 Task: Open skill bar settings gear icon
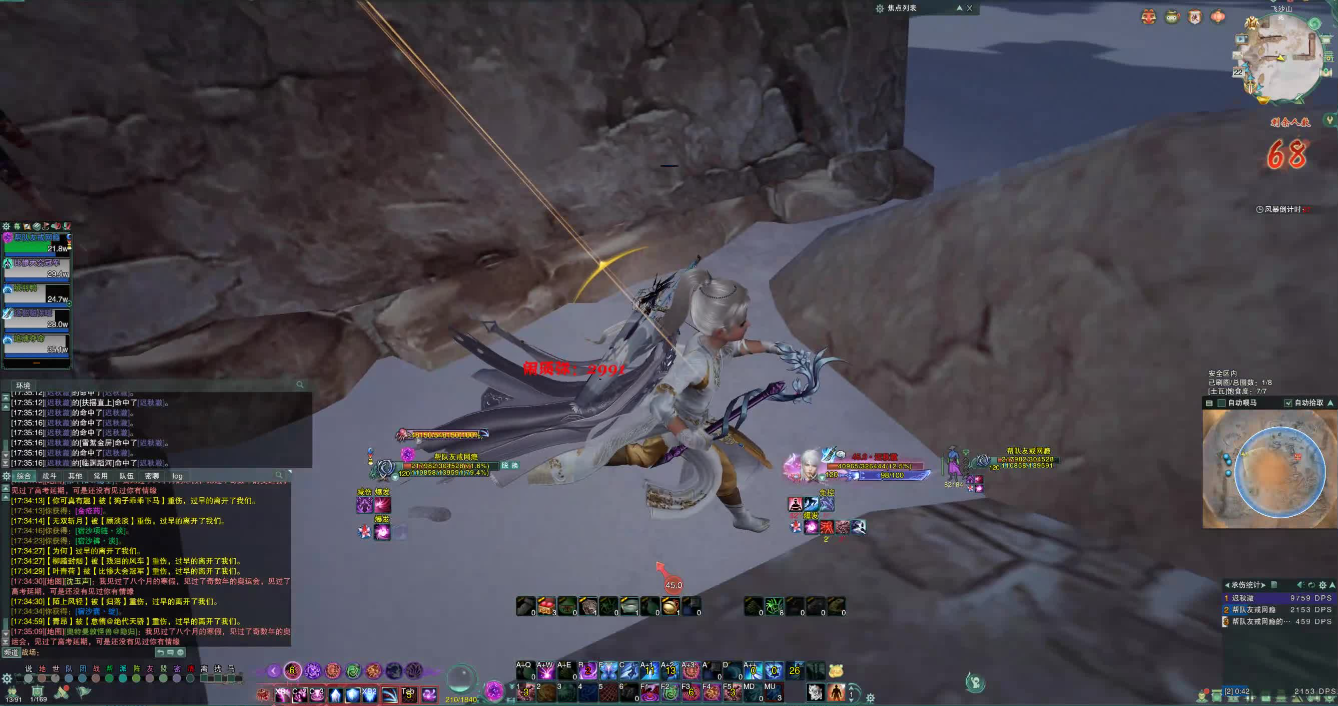point(870,697)
